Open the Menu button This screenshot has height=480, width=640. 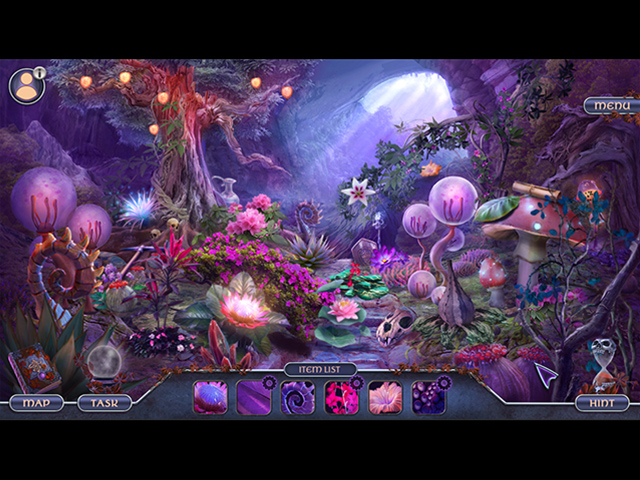point(611,106)
